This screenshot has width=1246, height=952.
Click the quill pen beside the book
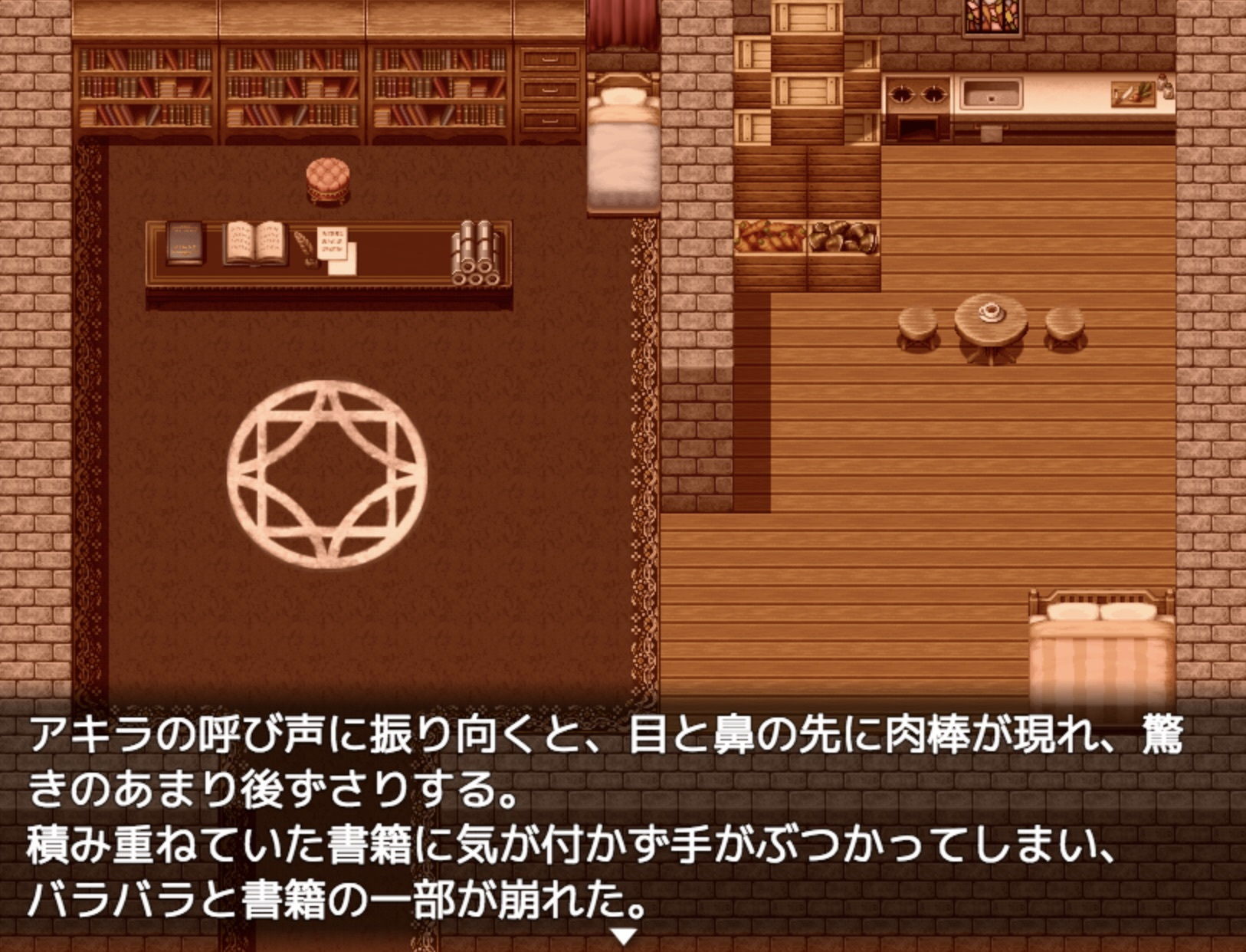[308, 247]
